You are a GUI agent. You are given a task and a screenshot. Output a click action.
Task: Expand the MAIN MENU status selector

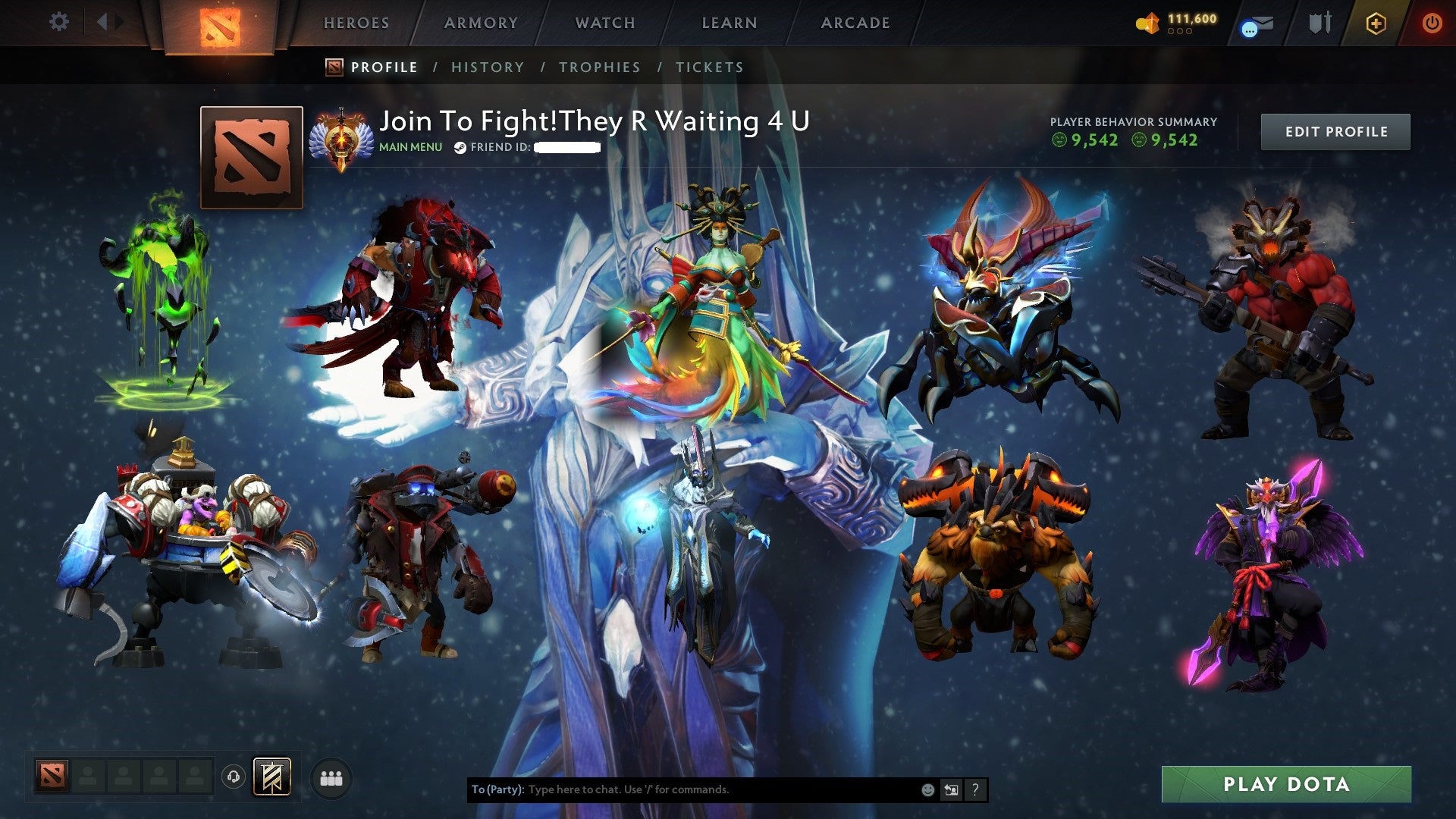409,147
